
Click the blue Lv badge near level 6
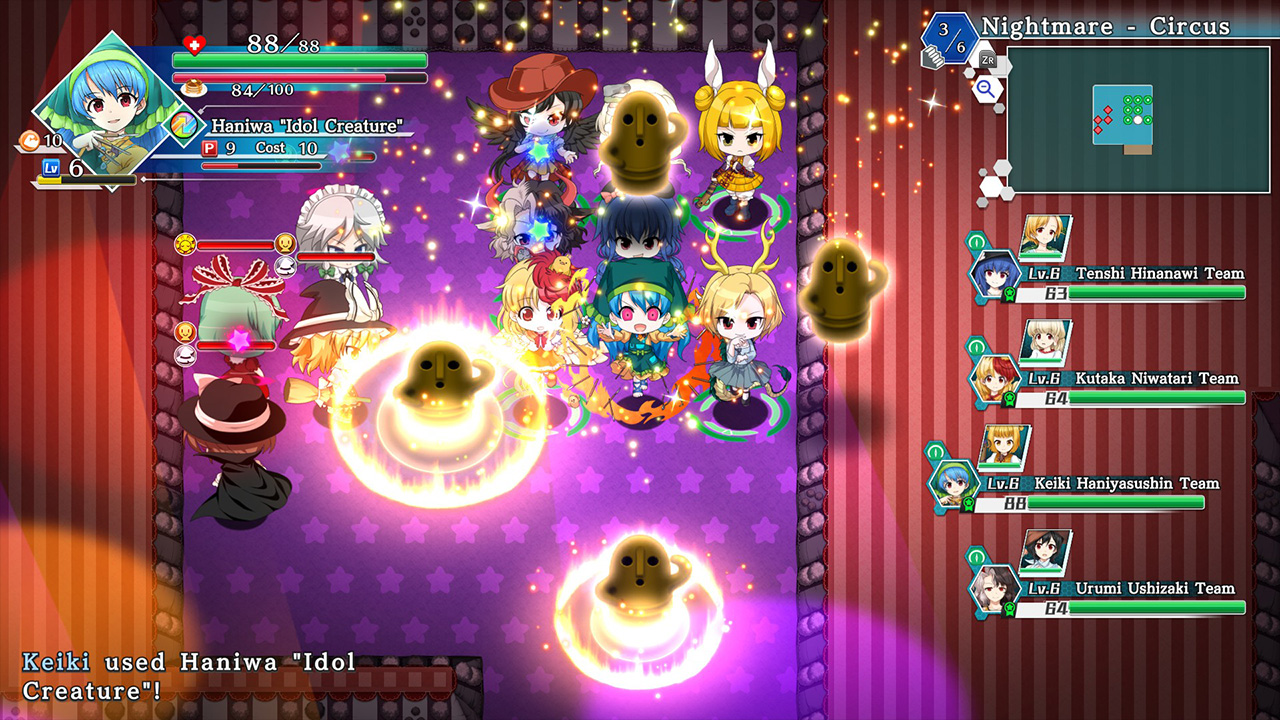(x=50, y=166)
